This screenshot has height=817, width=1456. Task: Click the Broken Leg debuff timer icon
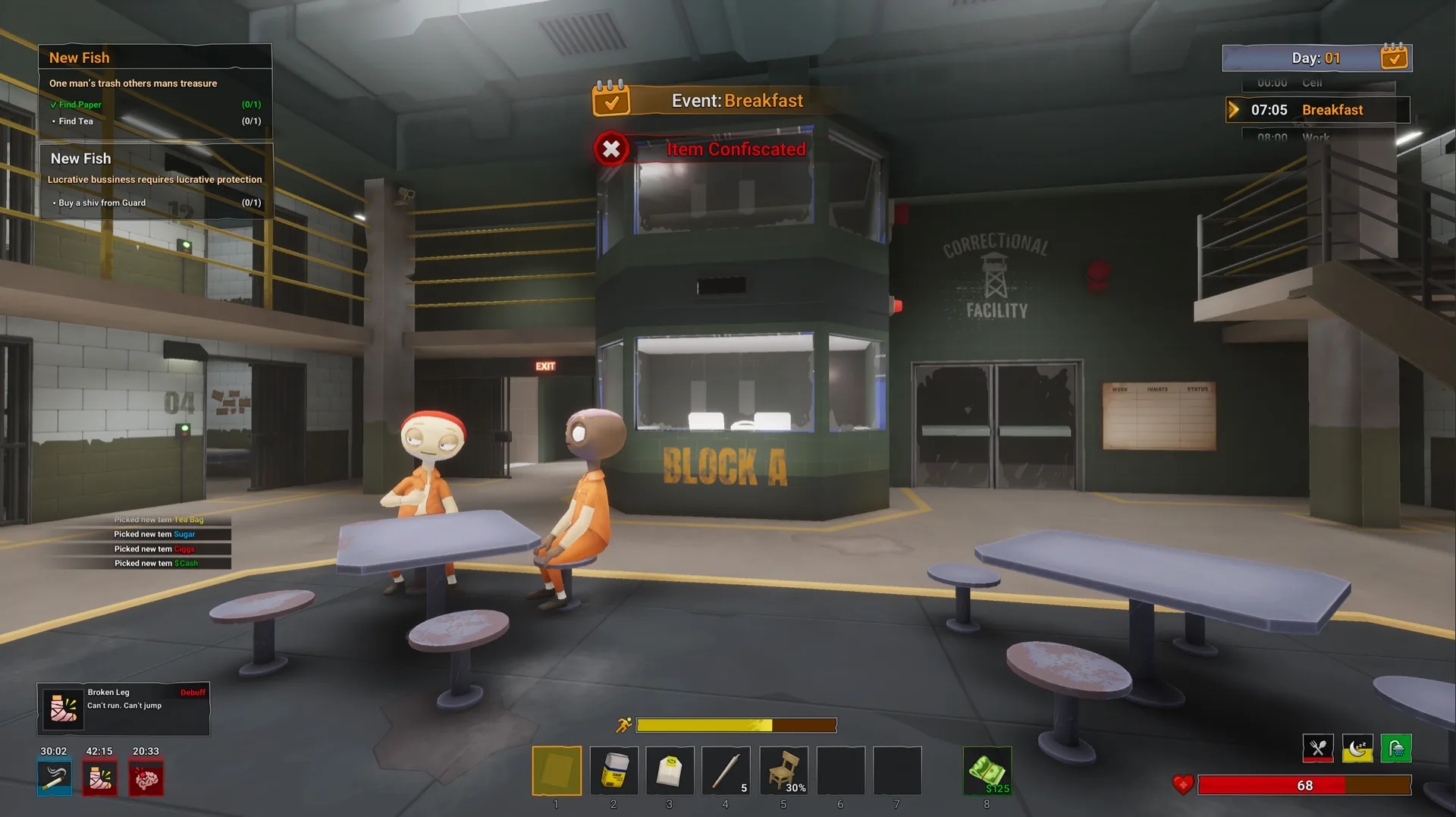point(99,778)
